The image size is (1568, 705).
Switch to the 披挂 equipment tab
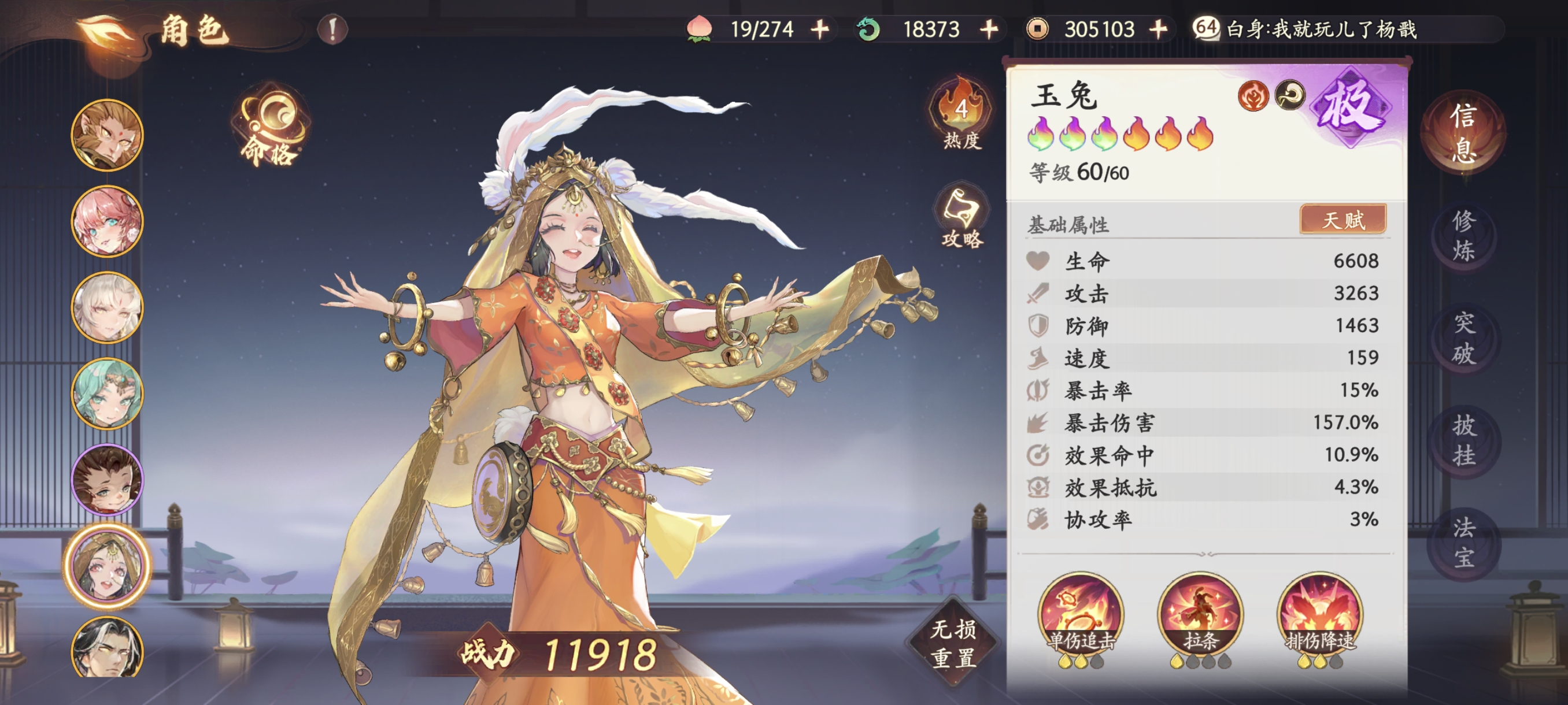click(1463, 440)
